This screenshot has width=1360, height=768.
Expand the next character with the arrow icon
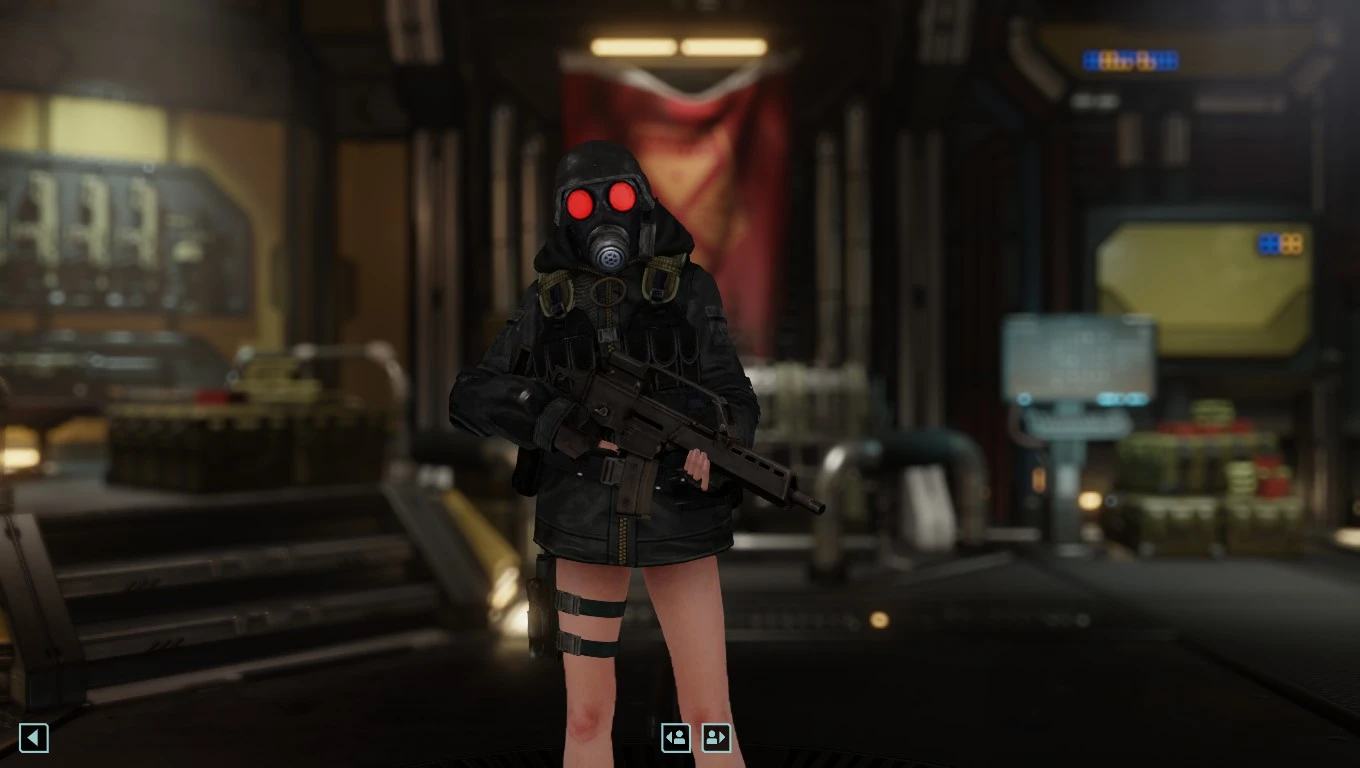point(716,738)
